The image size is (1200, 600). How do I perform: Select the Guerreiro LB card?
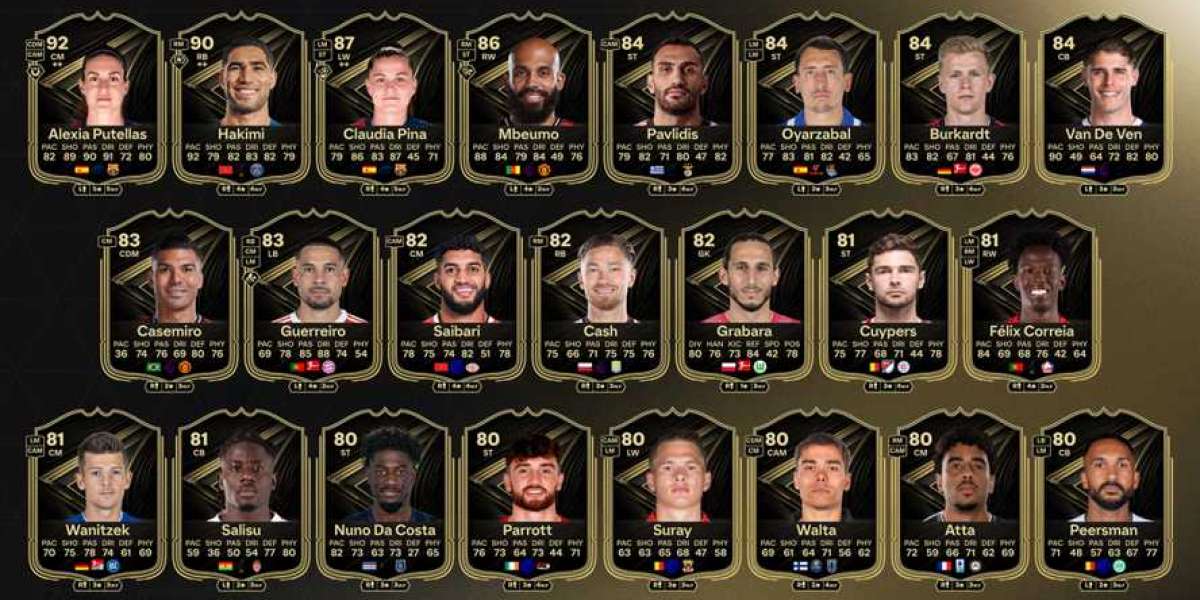(312, 297)
